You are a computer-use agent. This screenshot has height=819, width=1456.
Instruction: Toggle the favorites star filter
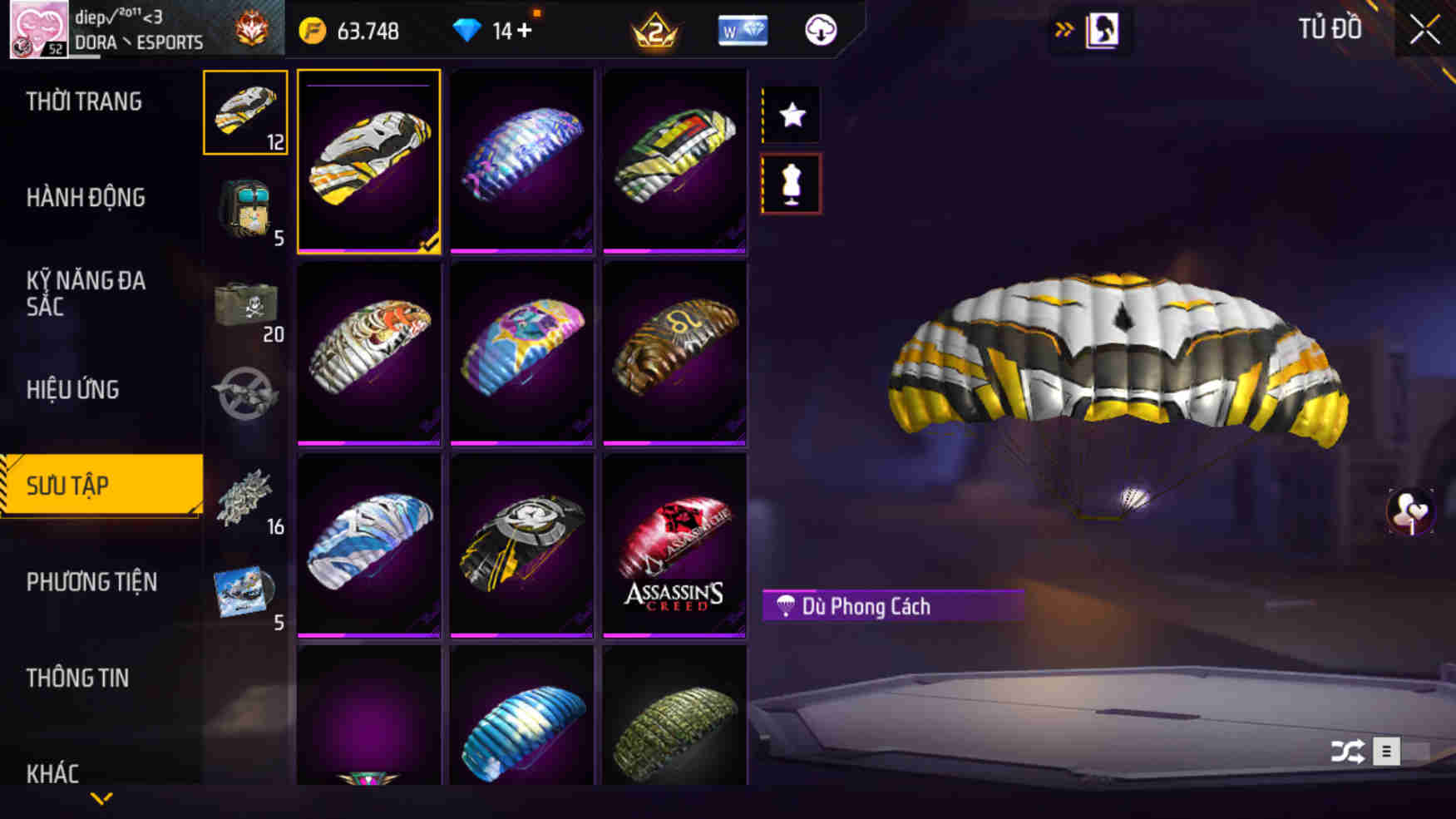coord(790,115)
